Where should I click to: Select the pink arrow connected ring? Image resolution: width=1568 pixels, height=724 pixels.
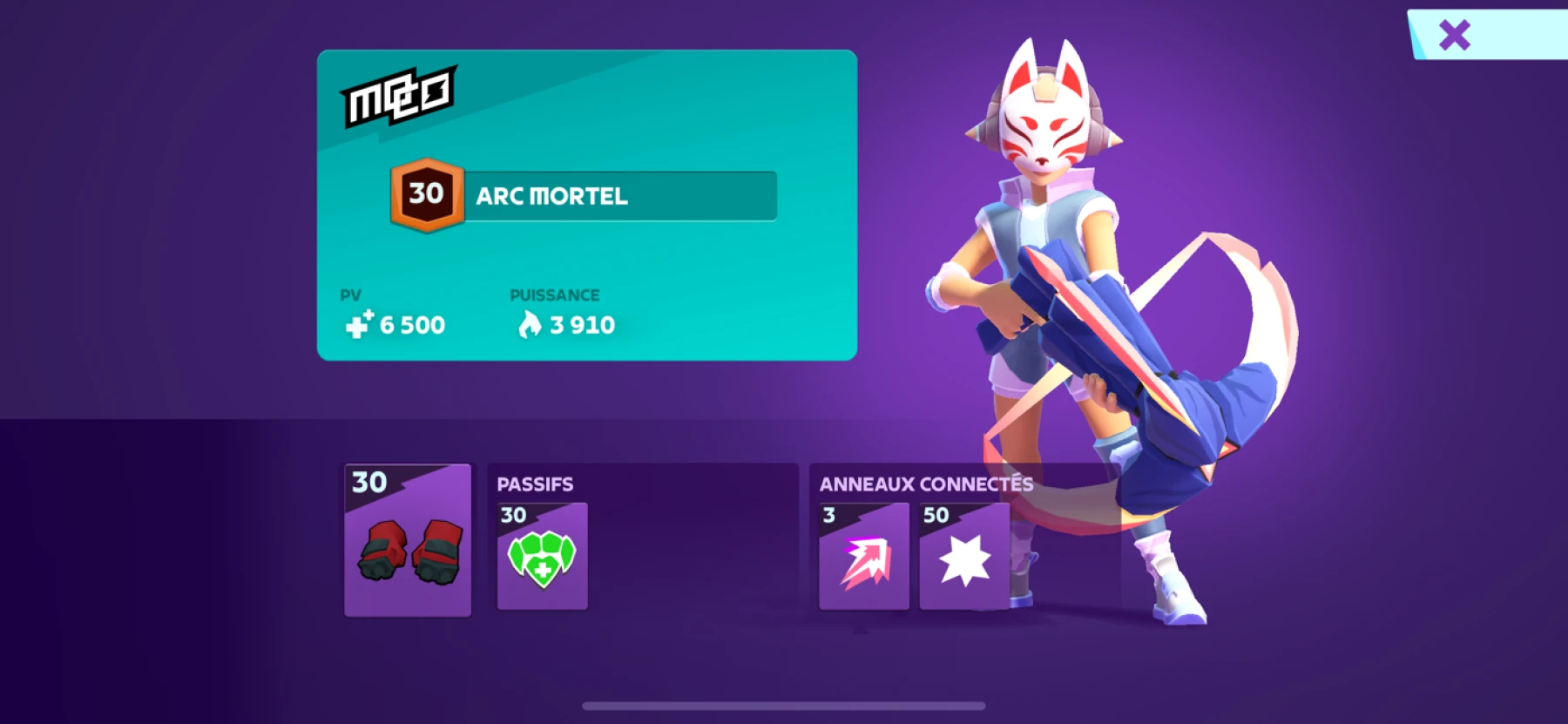(864, 557)
